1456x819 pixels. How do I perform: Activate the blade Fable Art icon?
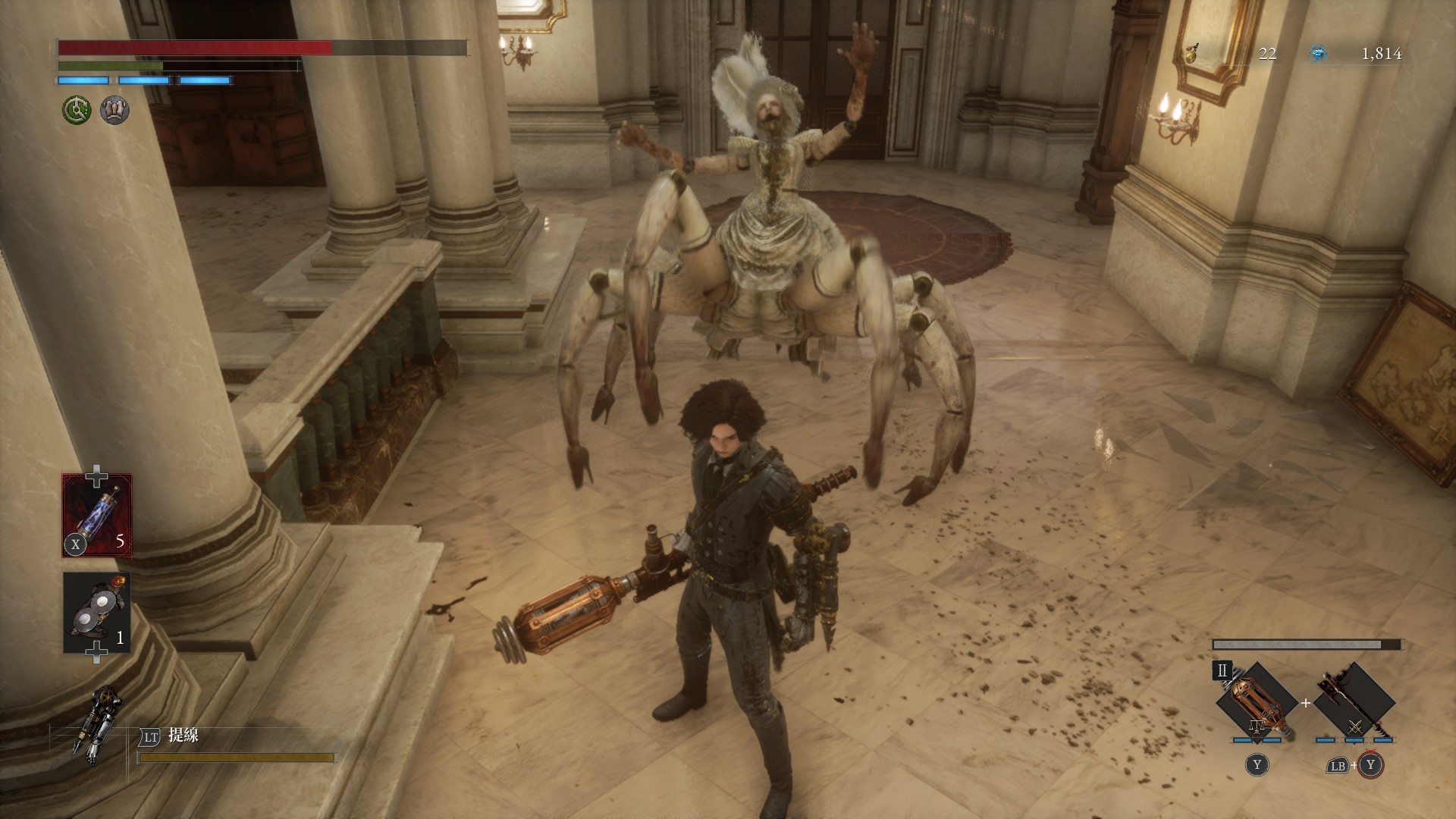coord(1354,701)
